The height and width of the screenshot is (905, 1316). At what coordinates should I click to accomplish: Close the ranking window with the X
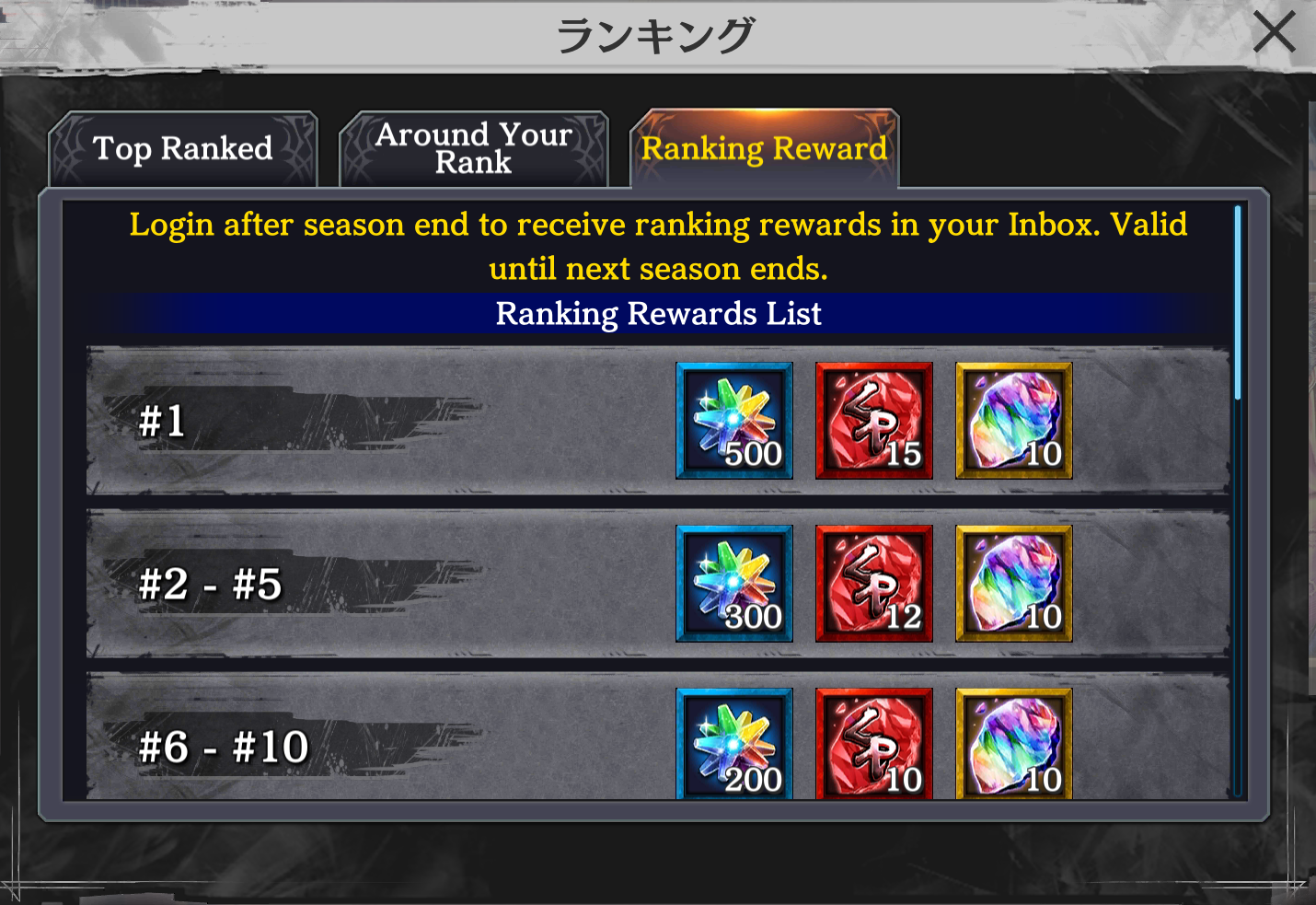click(1275, 31)
